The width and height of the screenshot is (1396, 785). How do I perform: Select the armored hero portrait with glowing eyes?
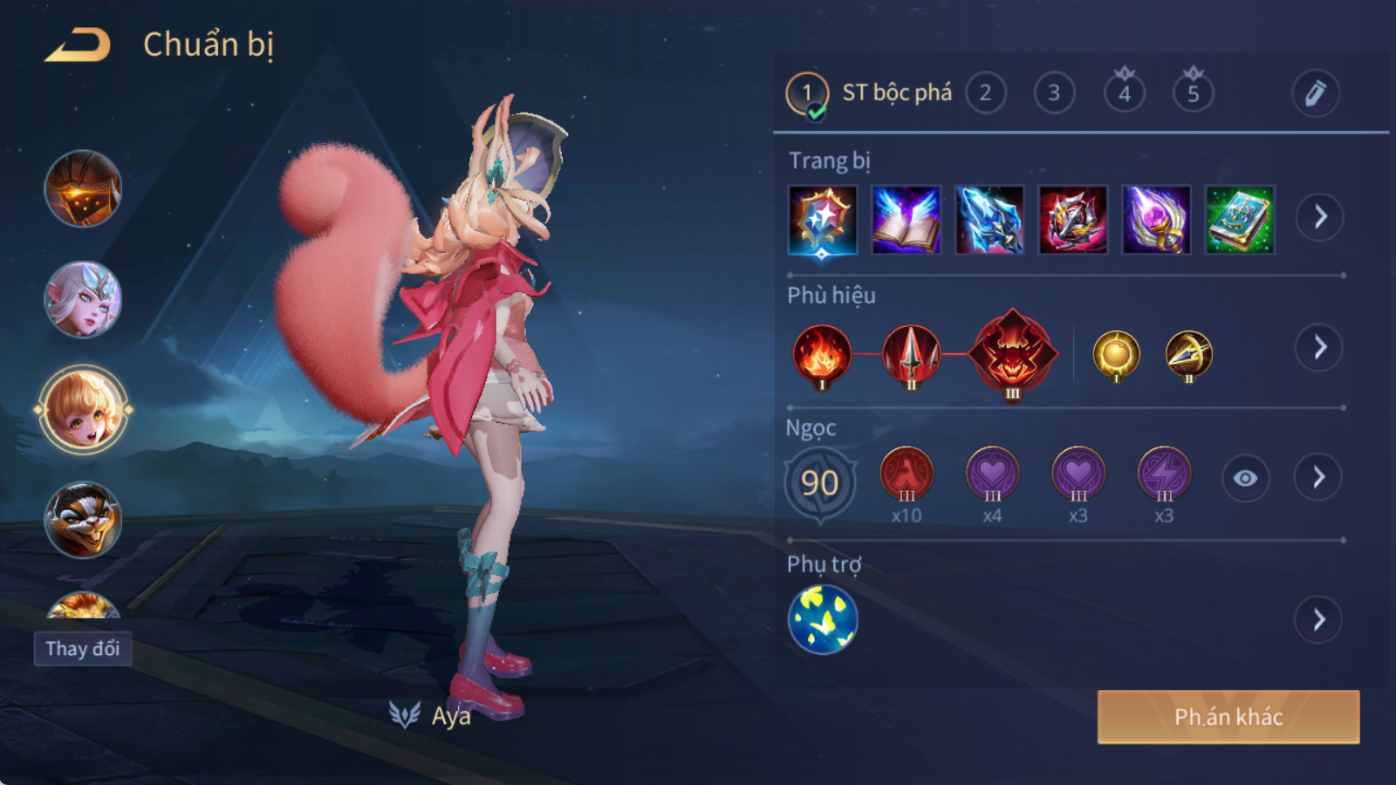click(83, 189)
